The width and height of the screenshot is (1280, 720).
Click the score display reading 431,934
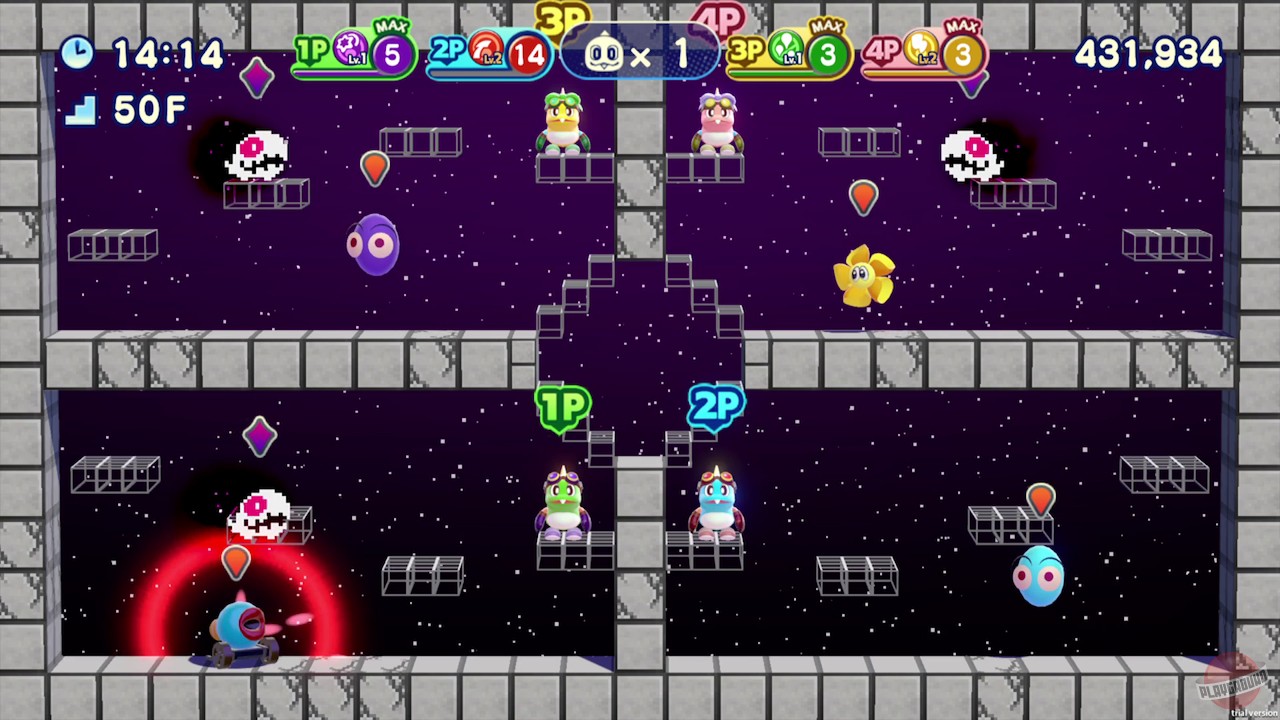(x=1148, y=54)
